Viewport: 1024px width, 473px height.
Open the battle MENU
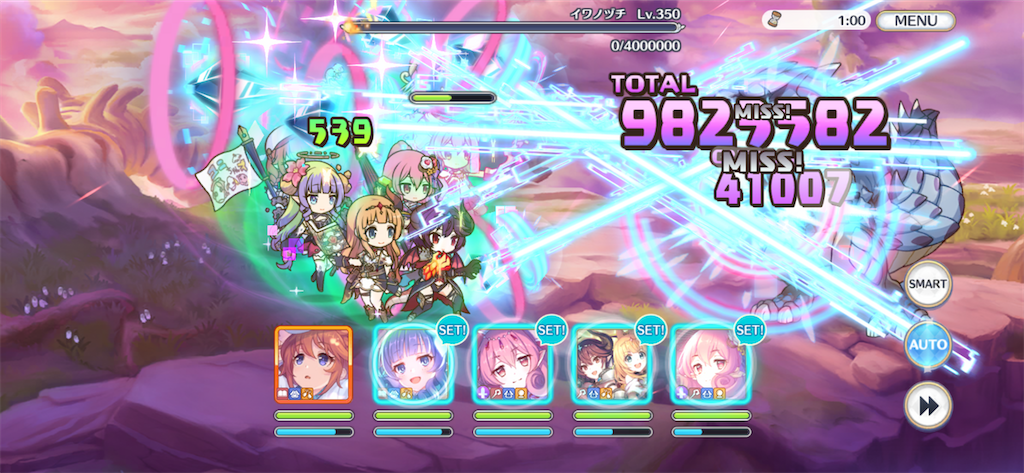(x=915, y=20)
